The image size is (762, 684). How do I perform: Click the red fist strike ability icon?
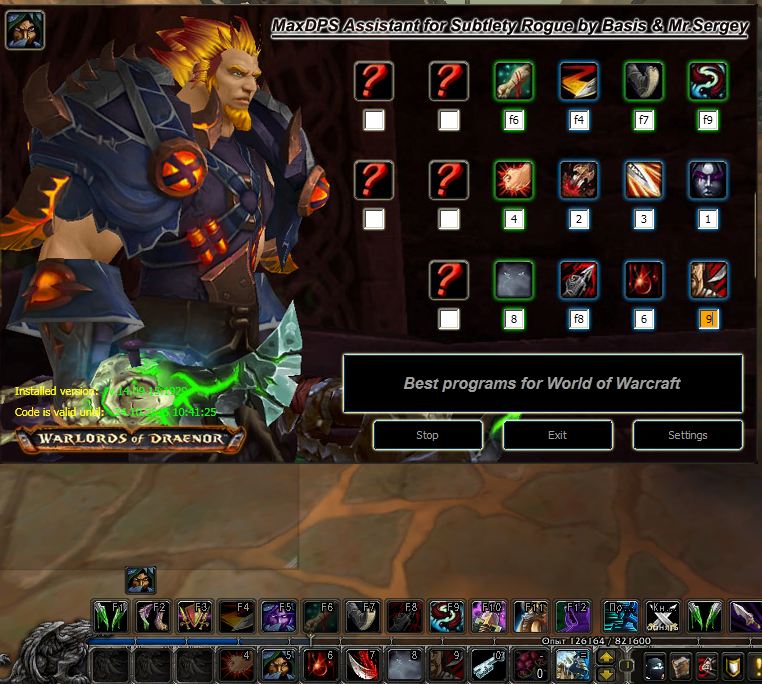tap(514, 181)
